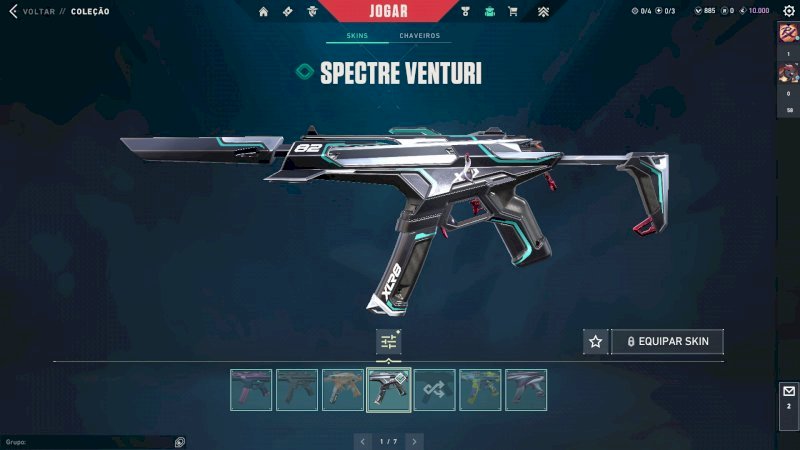Equip the skin with Equipar Skin
This screenshot has width=800, height=450.
pyautogui.click(x=667, y=341)
